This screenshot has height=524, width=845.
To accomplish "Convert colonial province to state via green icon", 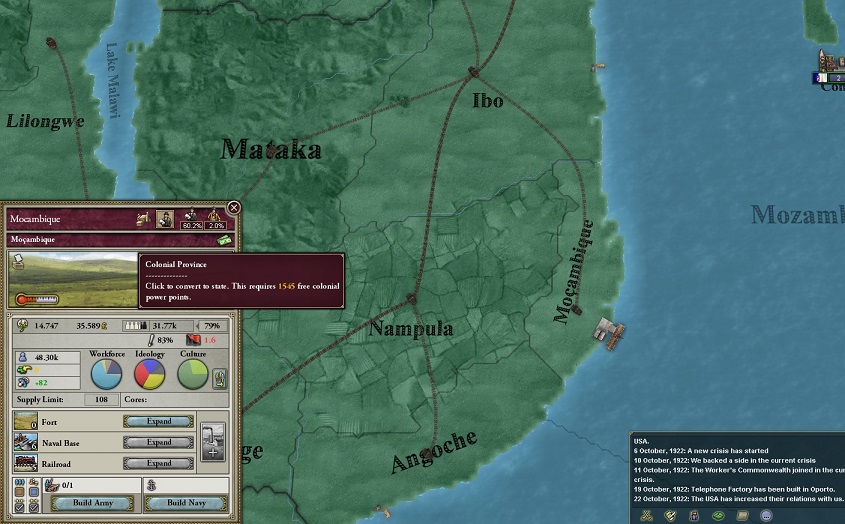I will (x=224, y=240).
